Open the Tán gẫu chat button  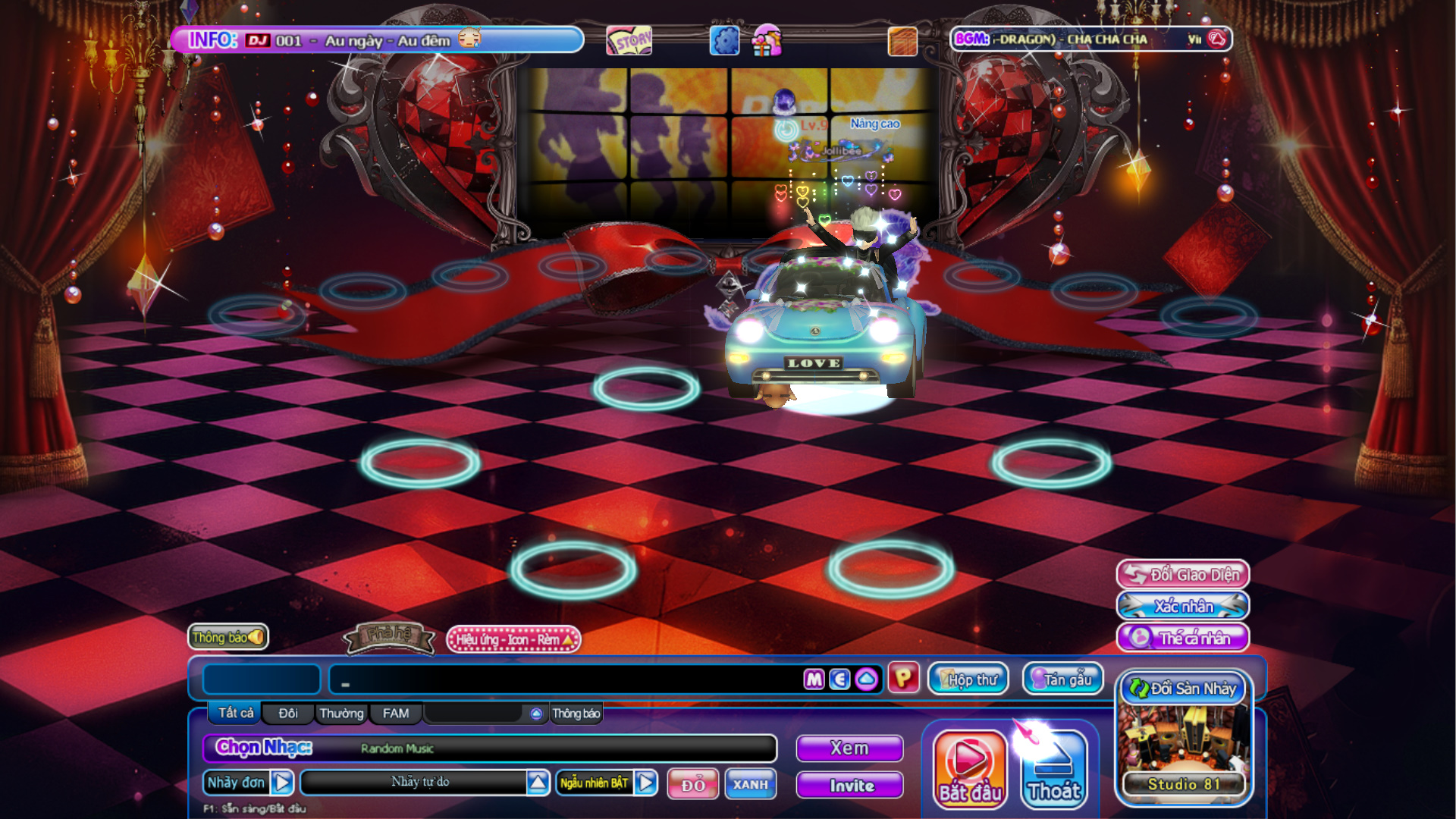(x=1062, y=679)
